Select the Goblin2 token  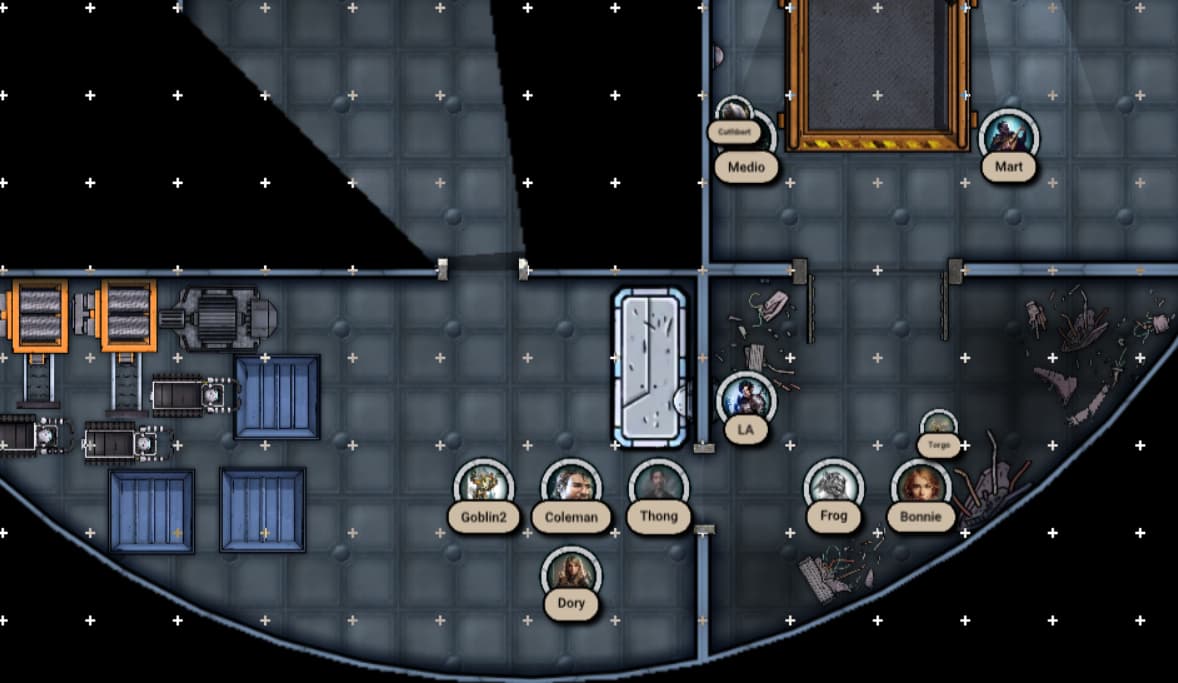click(484, 488)
